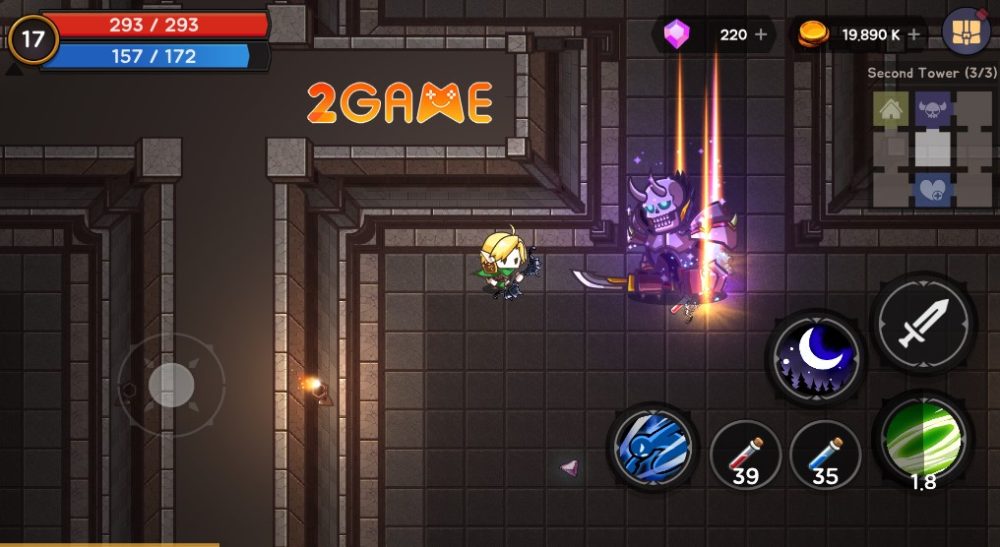Buy more gold coins with the plus
The height and width of the screenshot is (547, 1000).
913,35
